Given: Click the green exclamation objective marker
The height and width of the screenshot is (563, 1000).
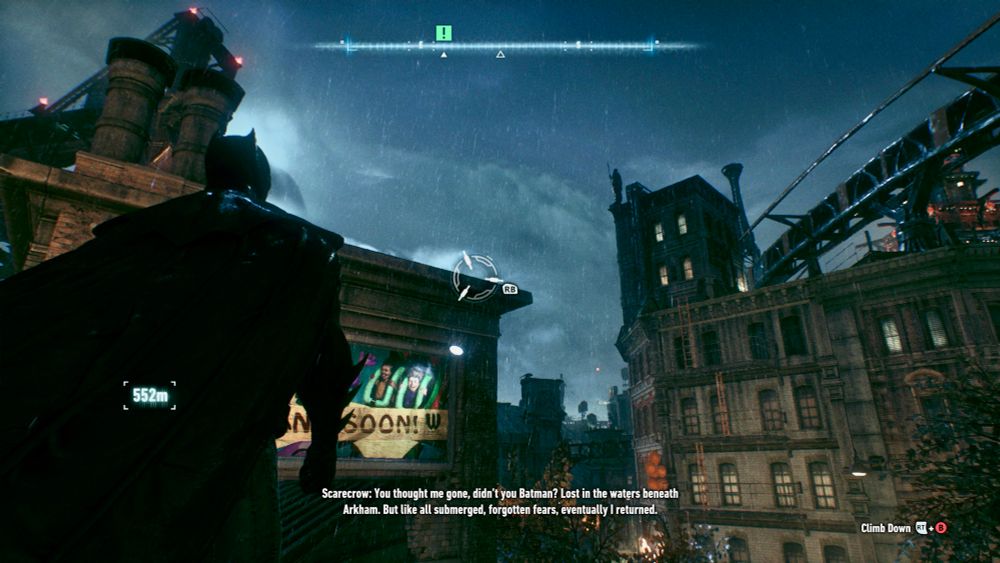Looking at the screenshot, I should pos(444,33).
